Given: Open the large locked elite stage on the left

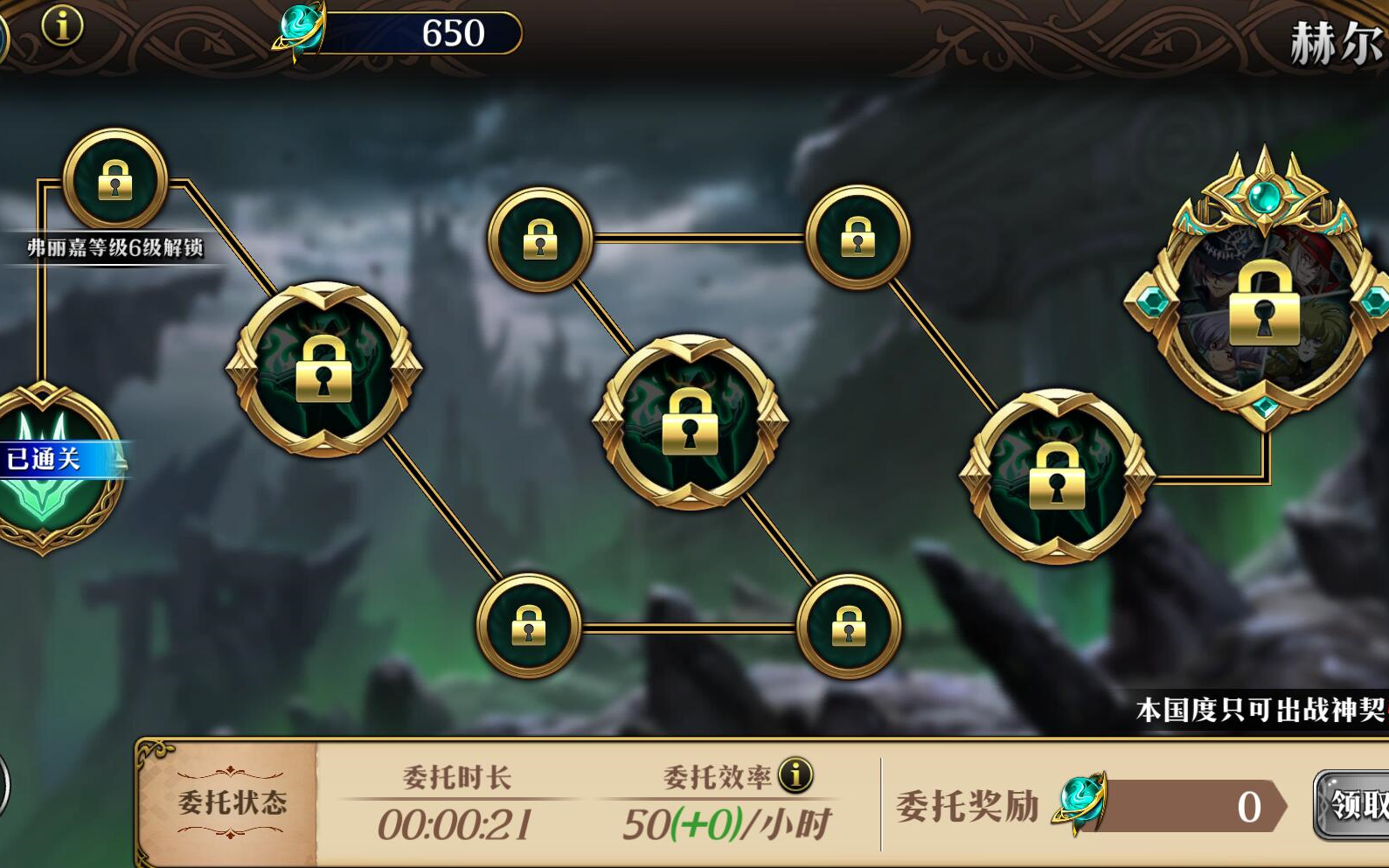Looking at the screenshot, I should [x=322, y=367].
